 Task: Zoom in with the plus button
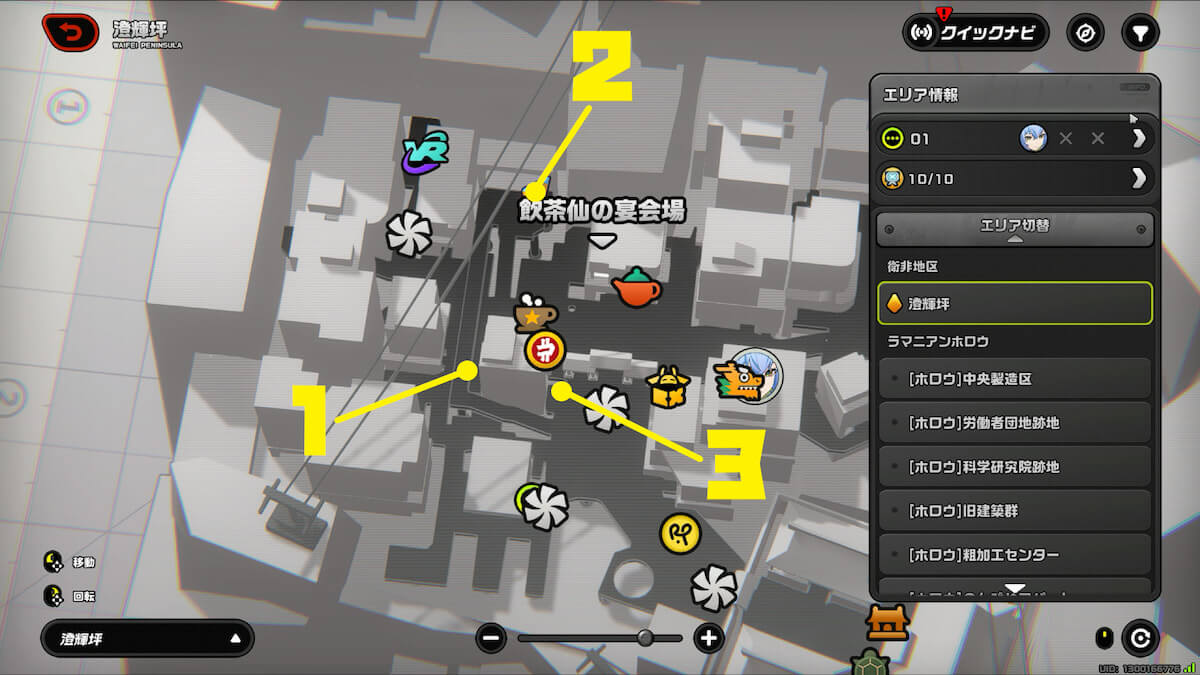[709, 638]
